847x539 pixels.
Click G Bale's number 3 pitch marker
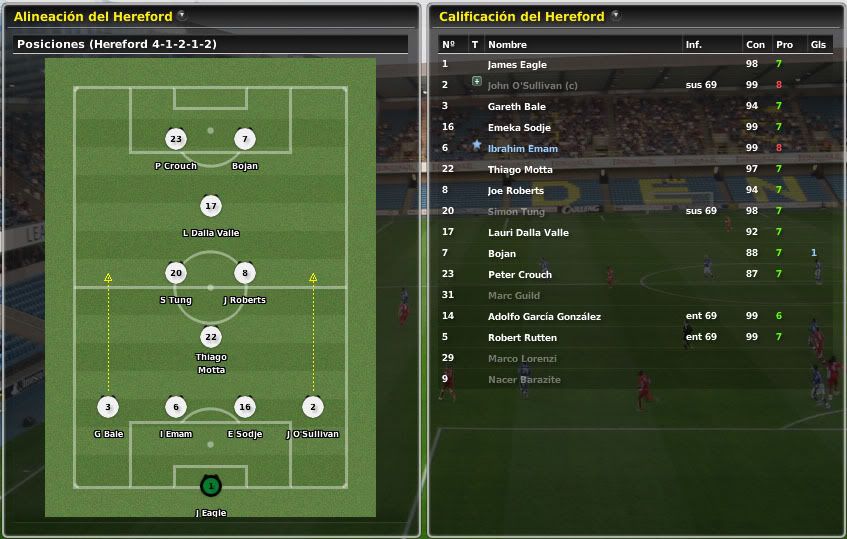click(x=108, y=407)
